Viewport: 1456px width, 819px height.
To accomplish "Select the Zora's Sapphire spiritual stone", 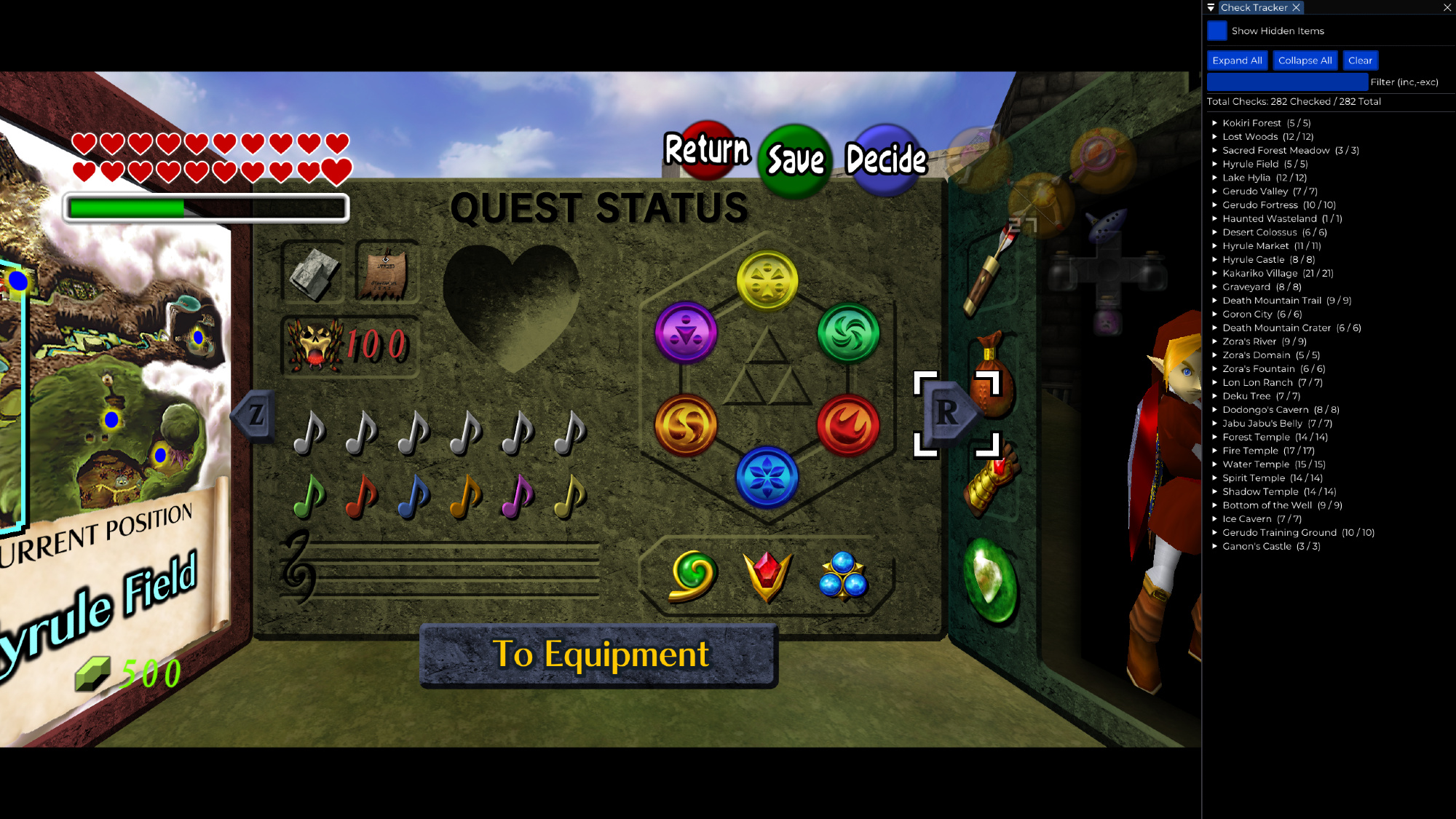I will [x=842, y=575].
